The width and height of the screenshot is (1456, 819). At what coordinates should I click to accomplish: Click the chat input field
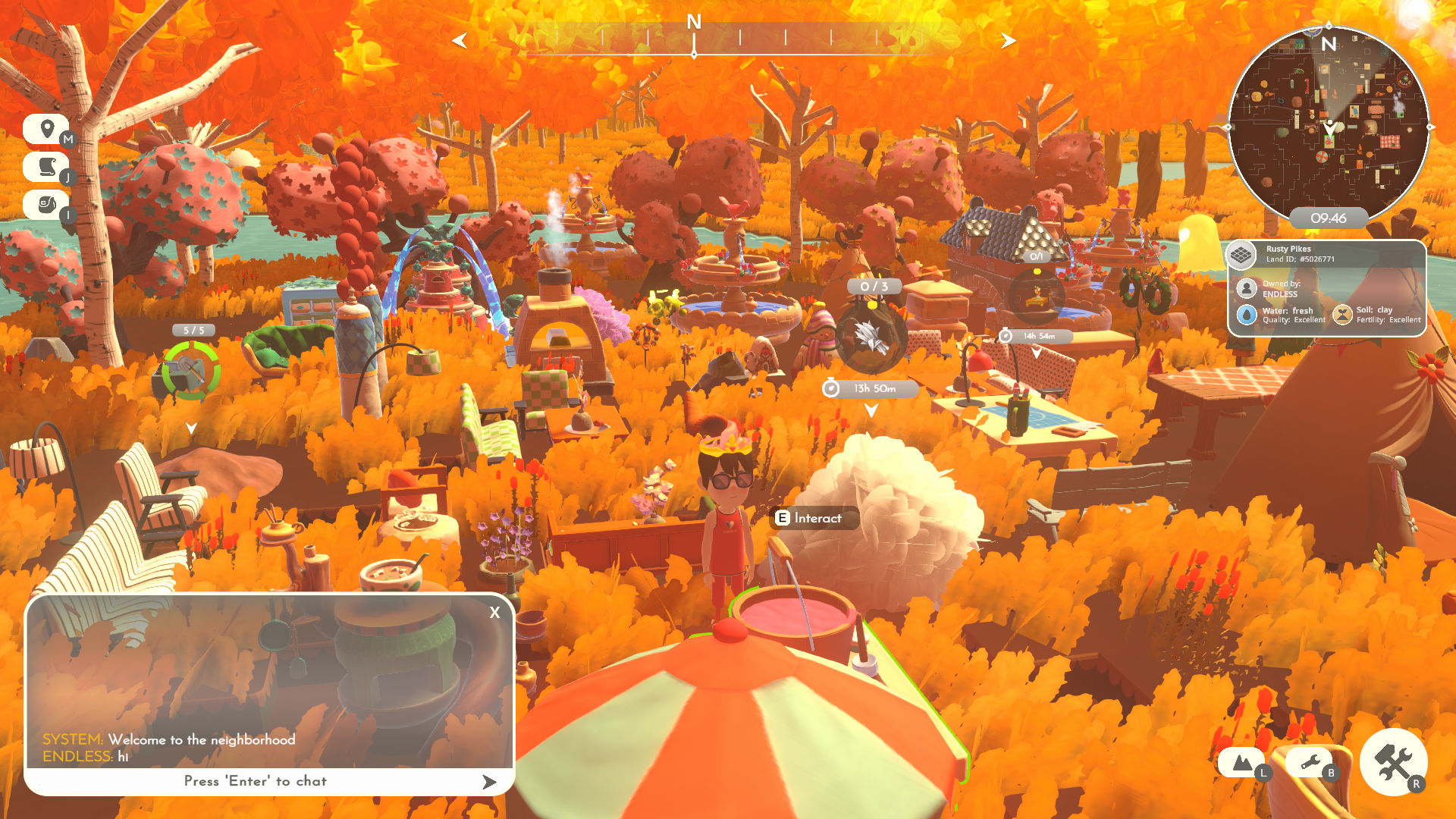(255, 781)
